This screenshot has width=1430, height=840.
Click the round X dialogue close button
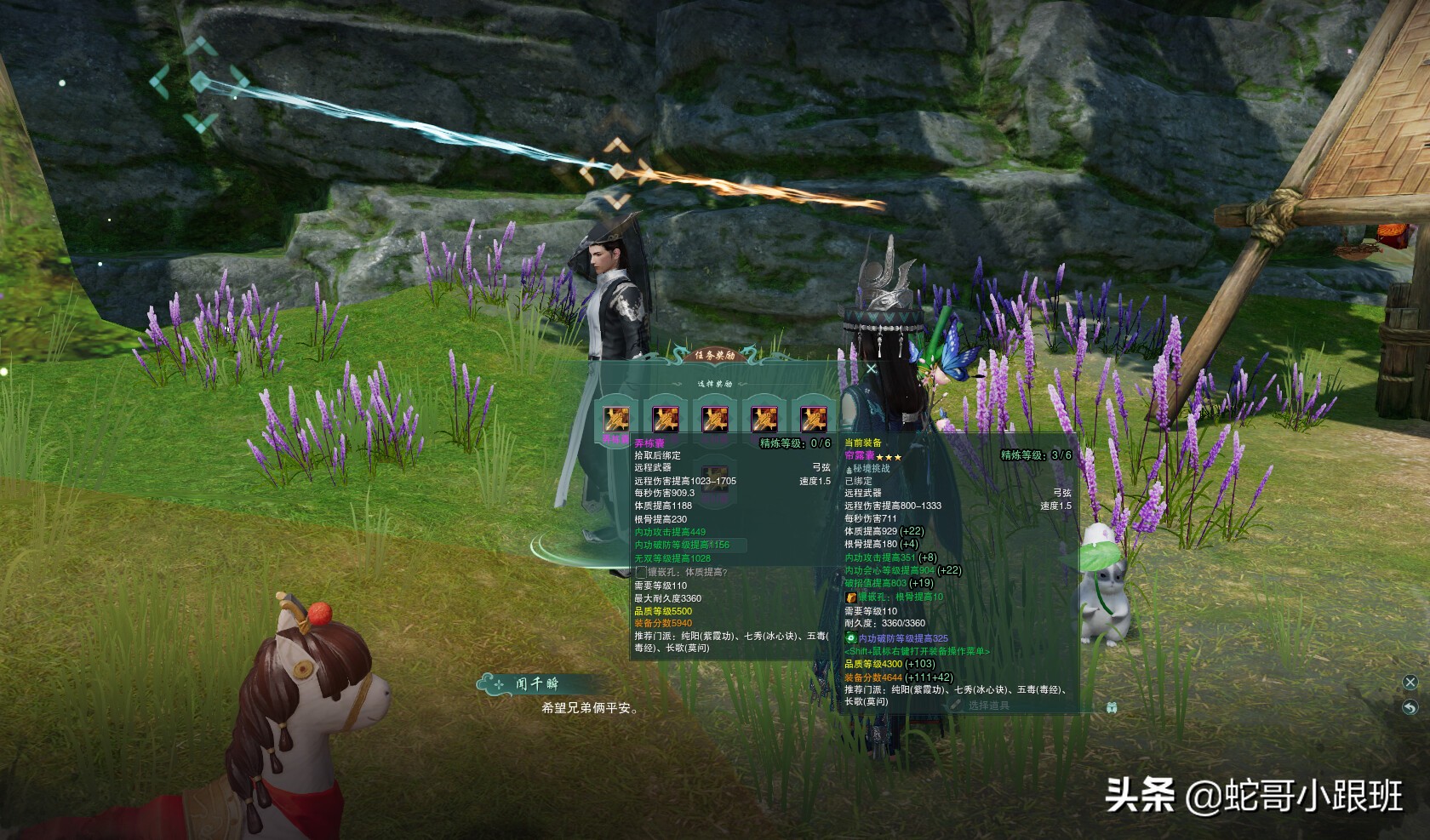[1410, 683]
